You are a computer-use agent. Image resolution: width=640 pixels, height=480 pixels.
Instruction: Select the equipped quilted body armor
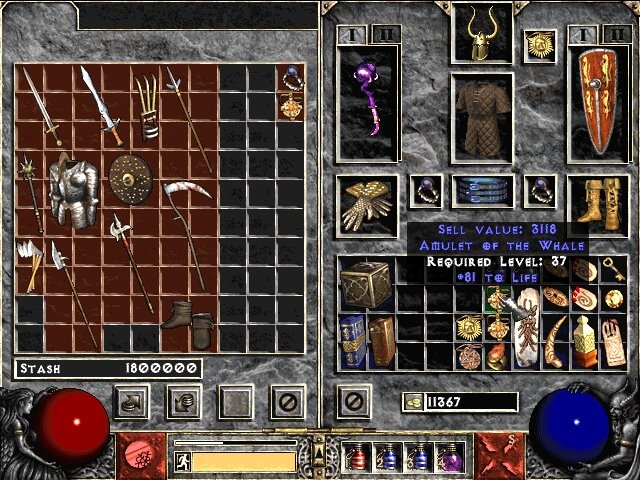[481, 118]
